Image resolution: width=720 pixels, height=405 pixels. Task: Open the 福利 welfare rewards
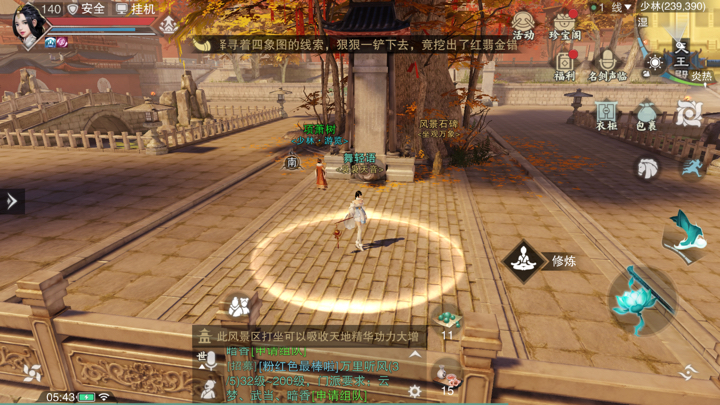(x=565, y=64)
